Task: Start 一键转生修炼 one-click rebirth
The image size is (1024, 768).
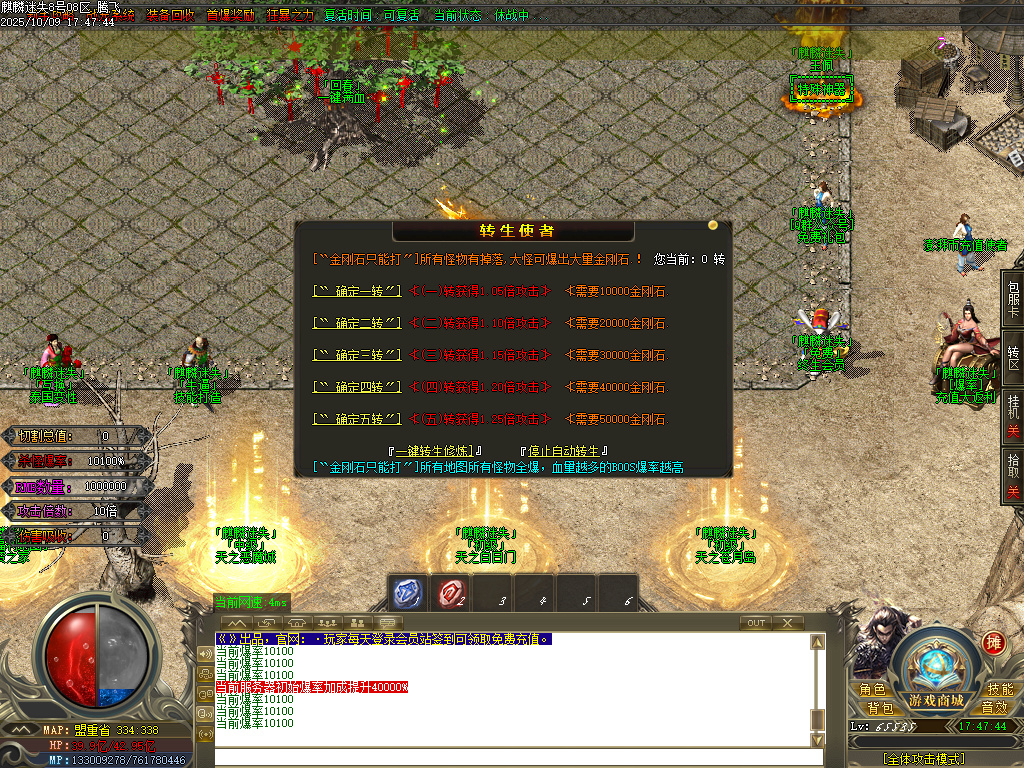Action: click(x=438, y=451)
